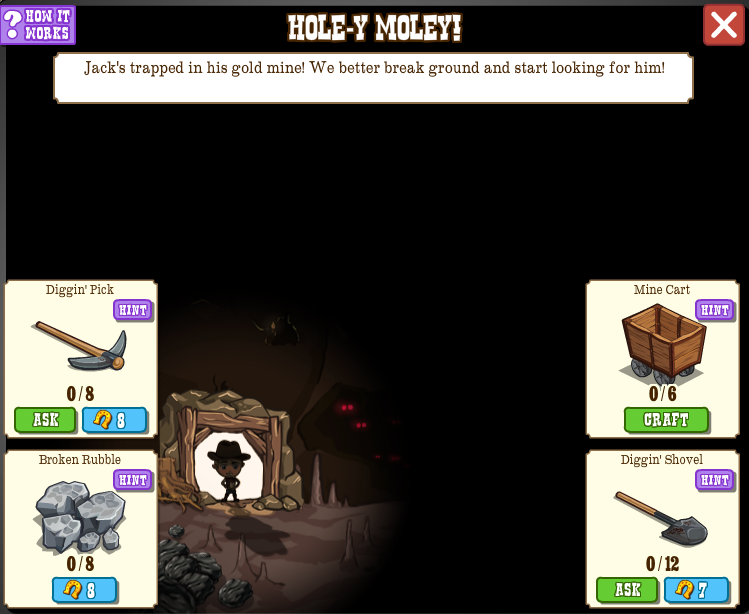Show the Diggin' Pick hint

[x=132, y=310]
